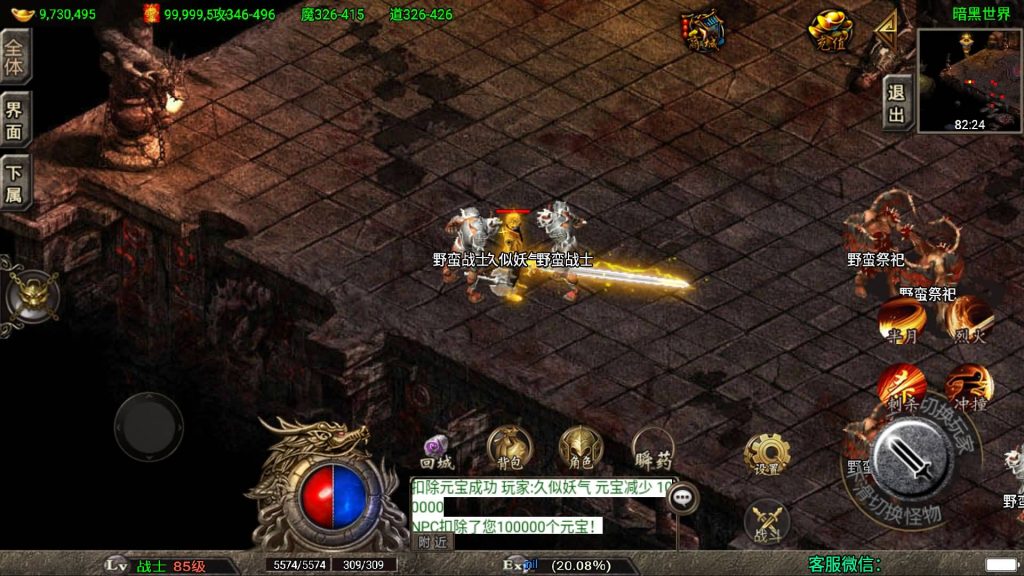Screen dimensions: 1024x576
Task: Use the 回城 return-to-town scroll
Action: point(437,451)
